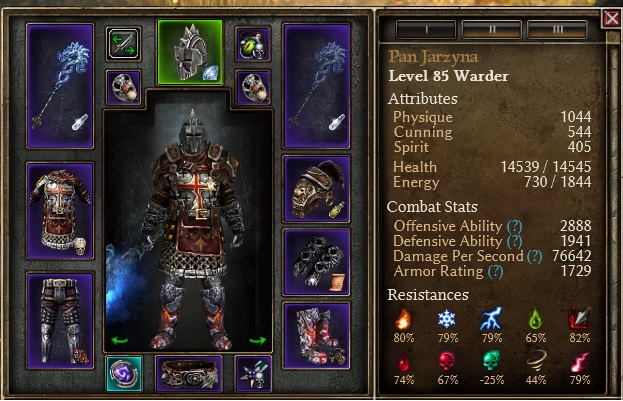623x401 pixels.
Task: Select the chest armor slot
Action: coord(60,210)
